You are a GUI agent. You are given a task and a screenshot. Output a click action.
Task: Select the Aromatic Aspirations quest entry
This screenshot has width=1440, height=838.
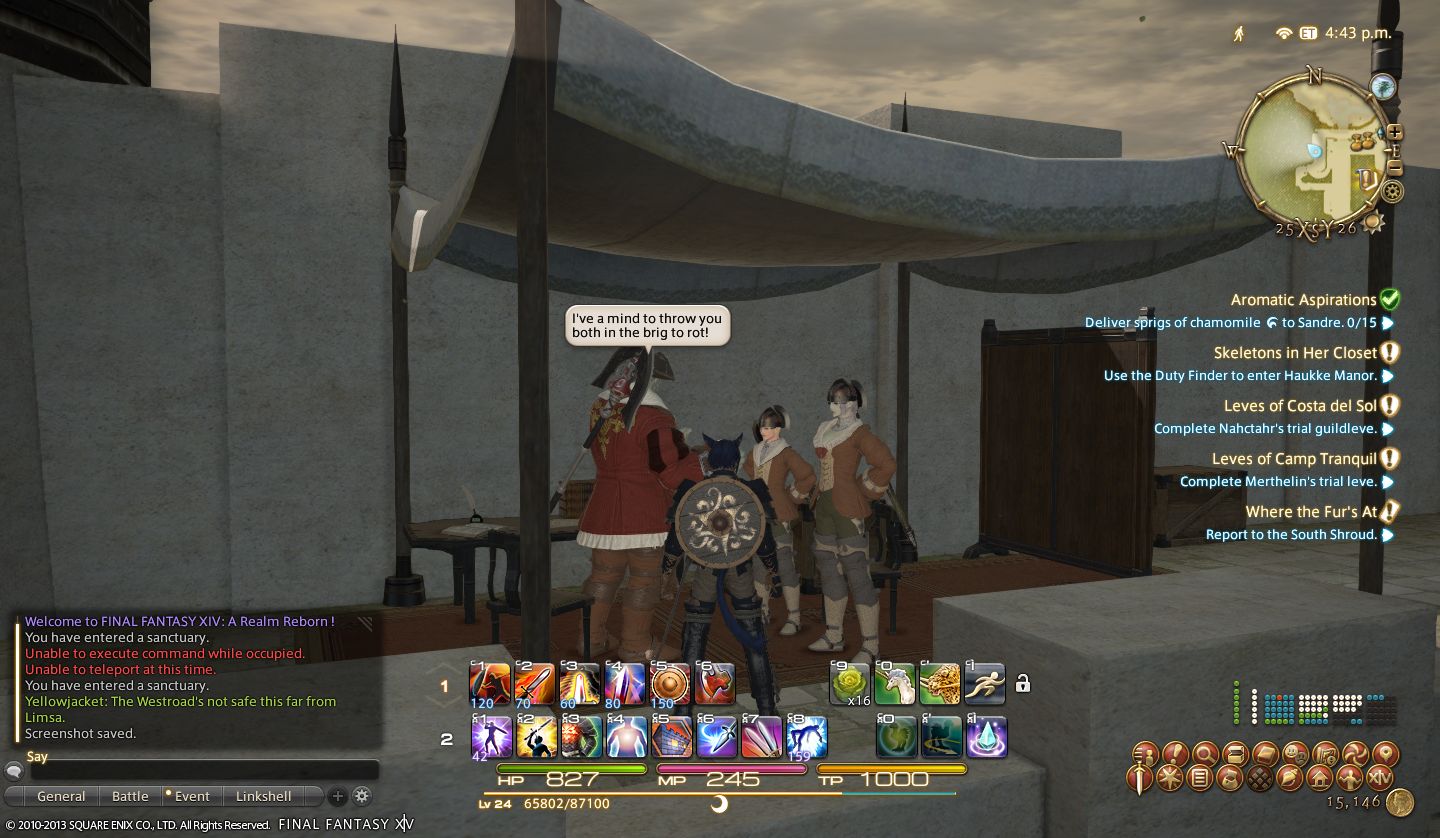pos(1303,300)
